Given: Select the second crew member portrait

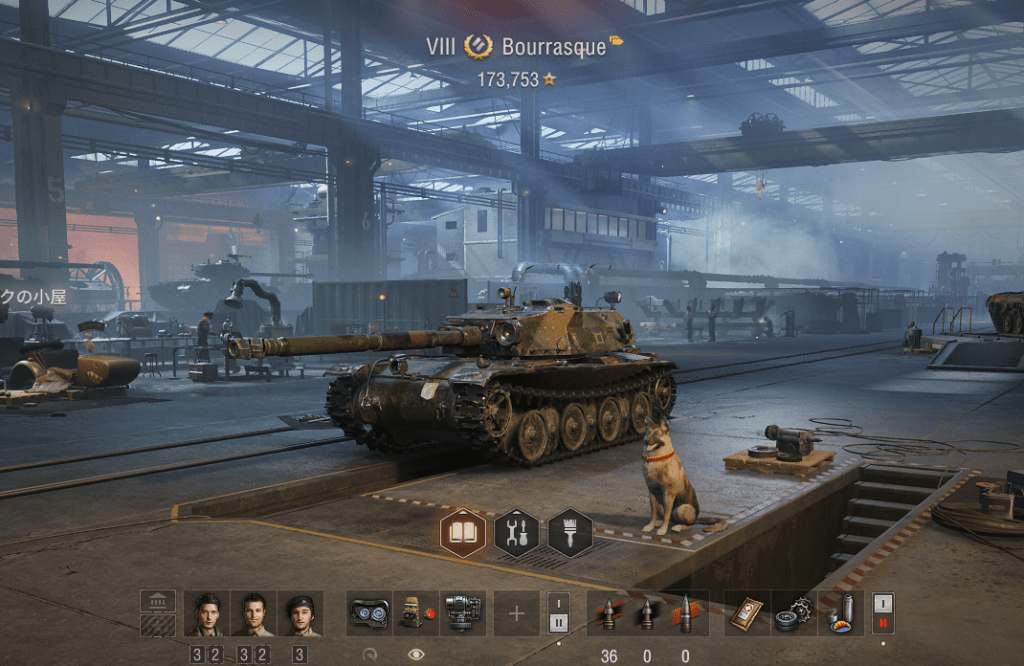Looking at the screenshot, I should pos(253,613).
